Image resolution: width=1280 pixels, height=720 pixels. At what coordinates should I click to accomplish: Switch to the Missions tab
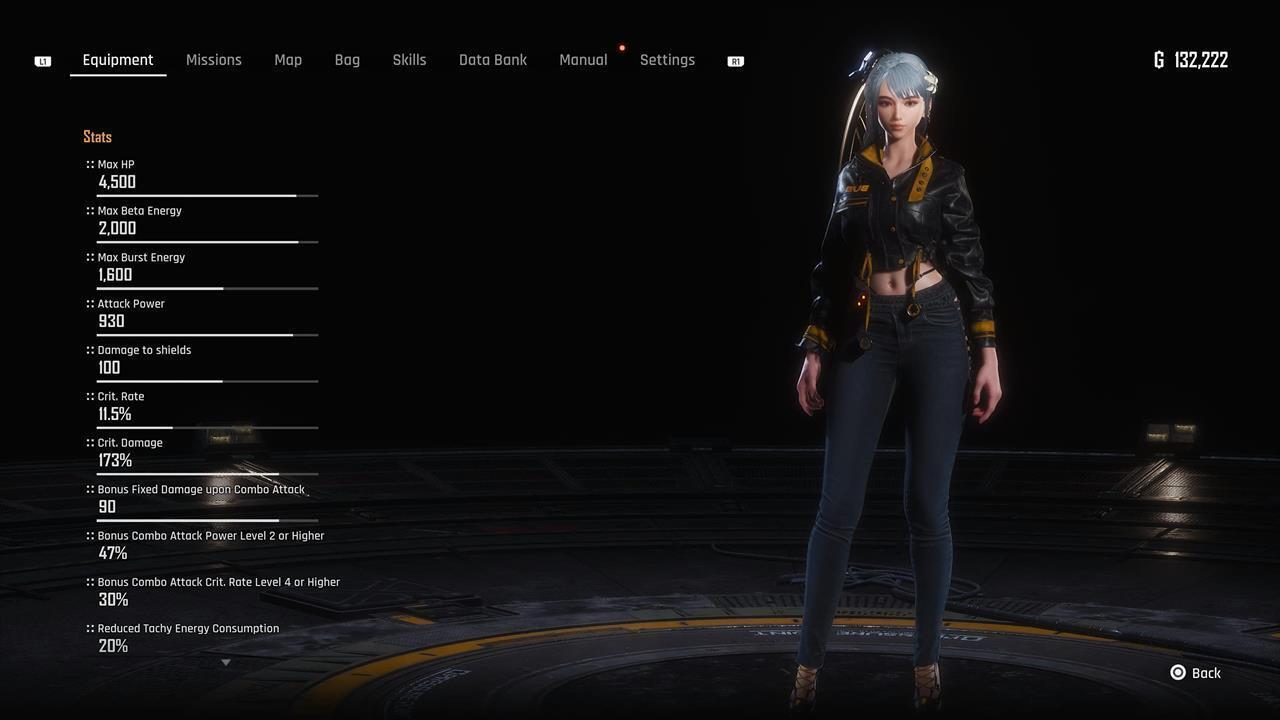point(213,60)
